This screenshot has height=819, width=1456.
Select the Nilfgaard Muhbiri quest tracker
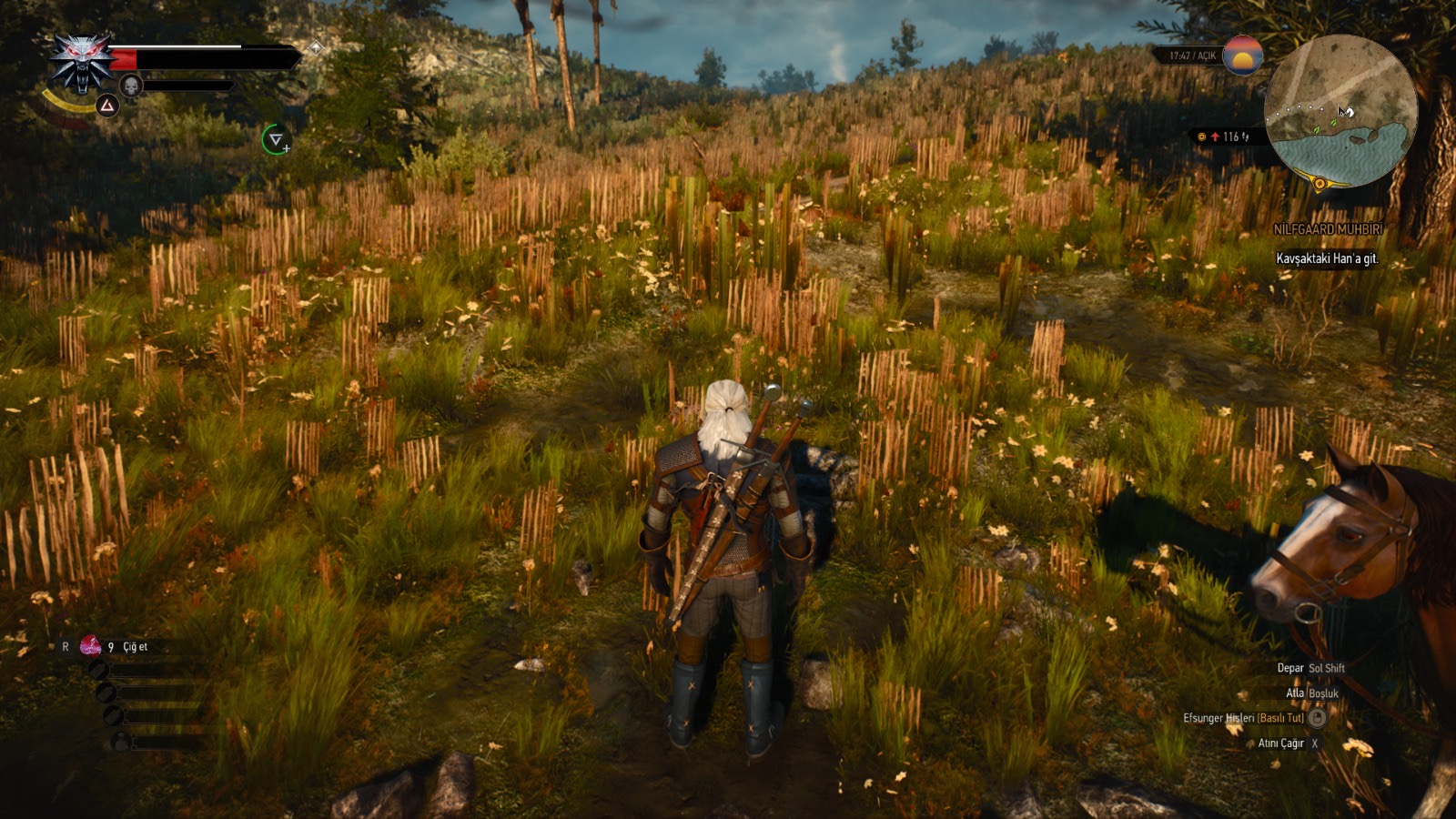tap(1328, 230)
